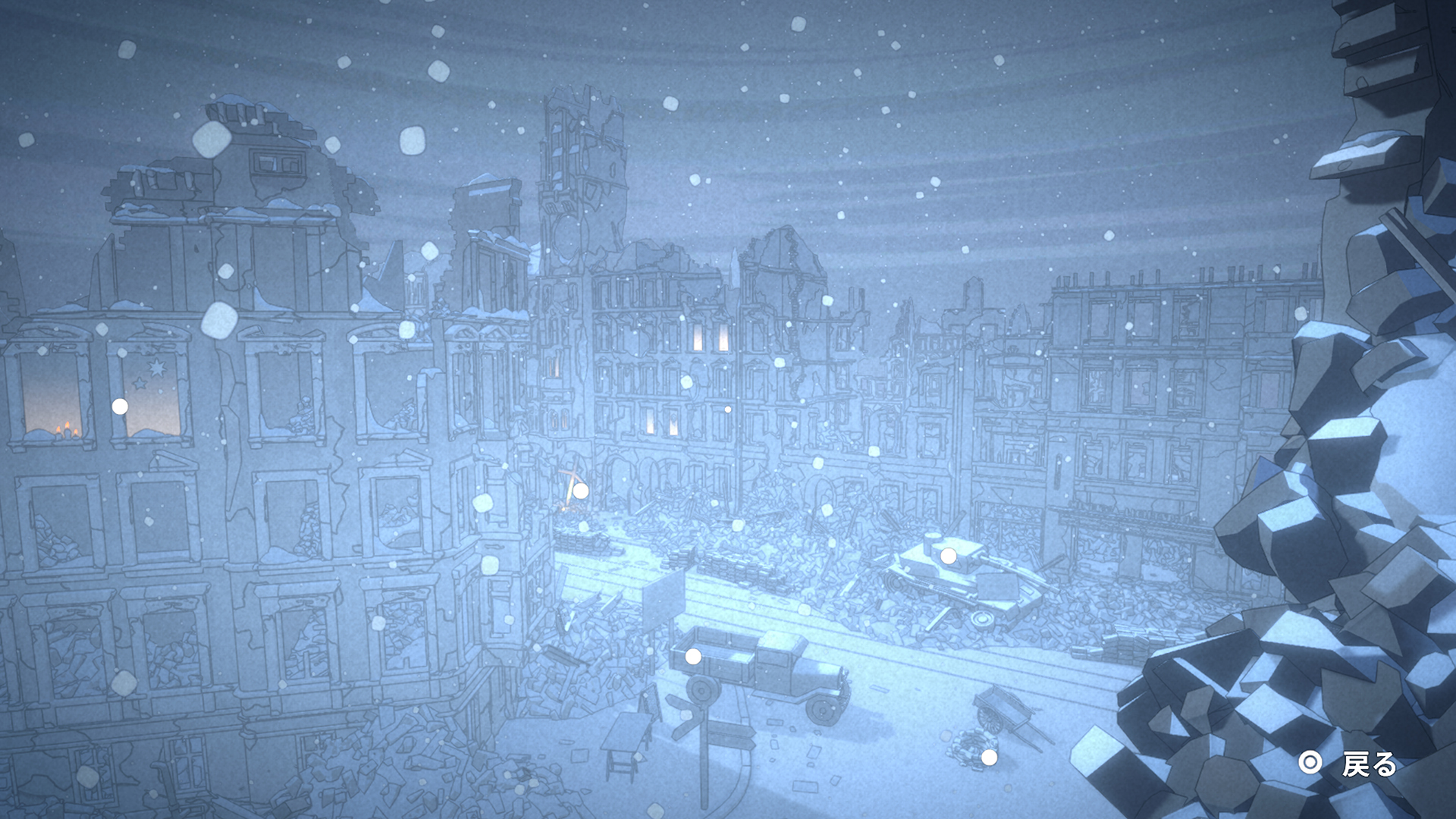Screen dimensions: 1456x819
Task: Choose the hotspot dot on the truck bed
Action: point(693,657)
